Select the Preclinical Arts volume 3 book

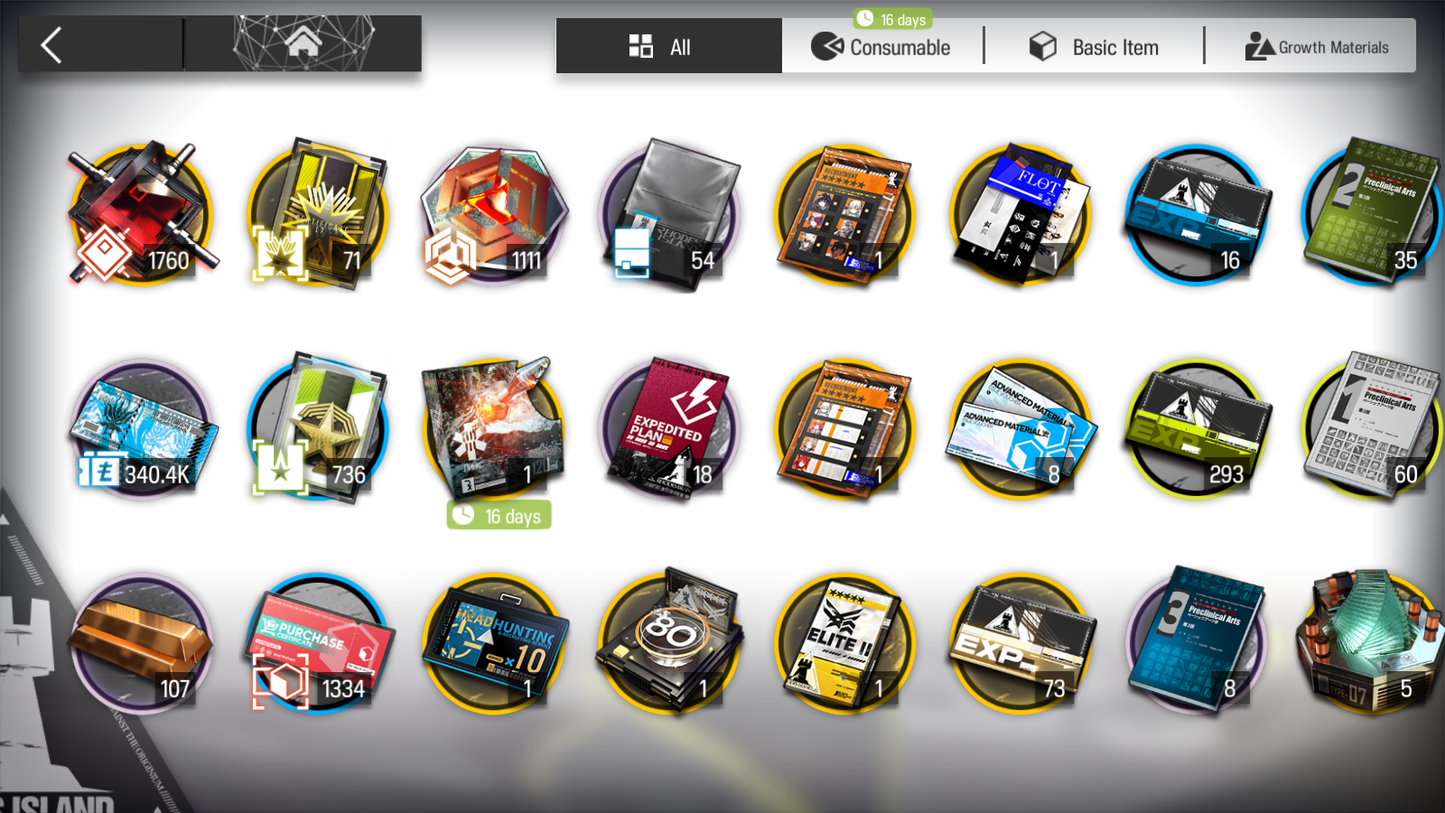[1196, 643]
